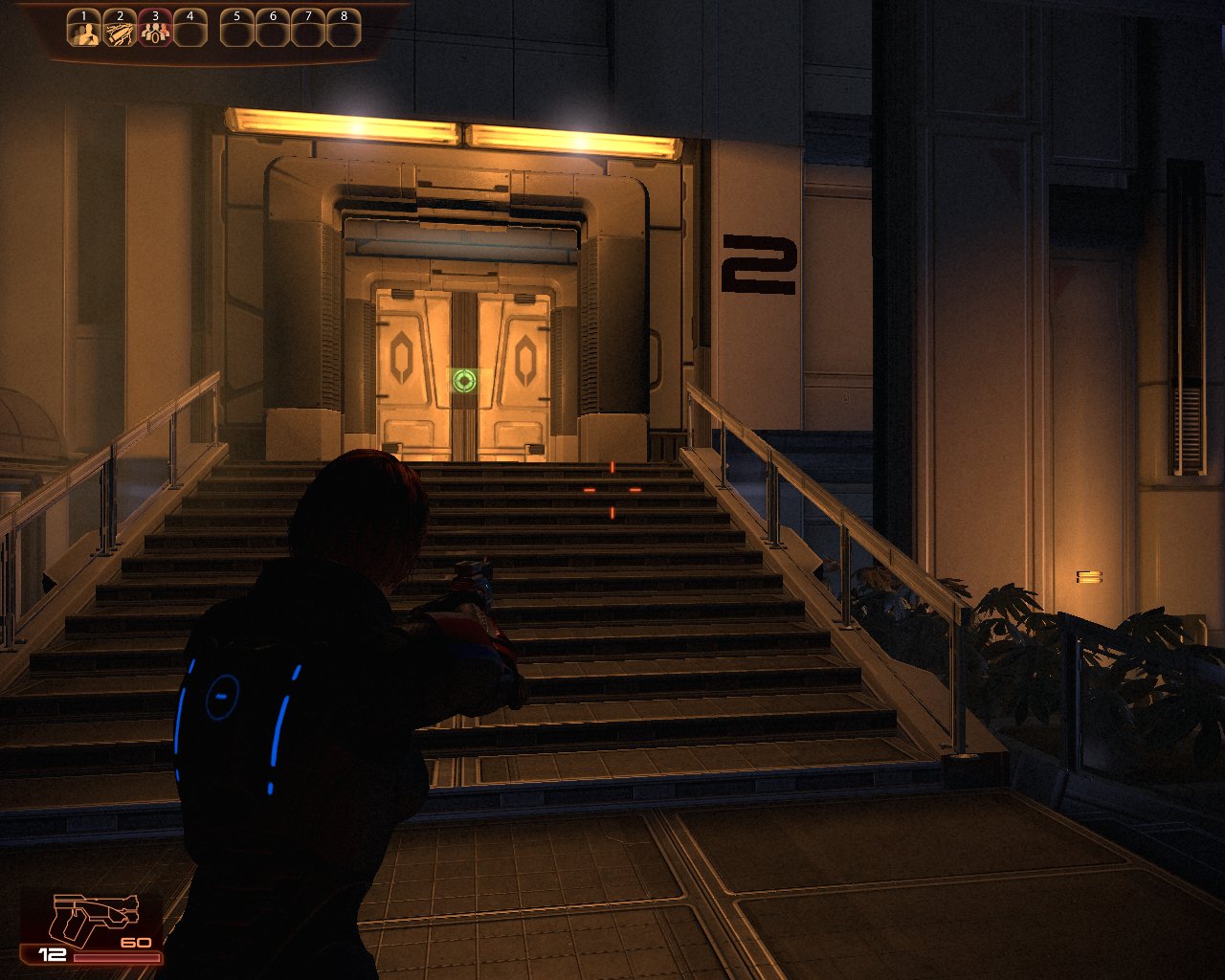
Task: Activate the squad power in quick slot 1
Action: [84, 33]
